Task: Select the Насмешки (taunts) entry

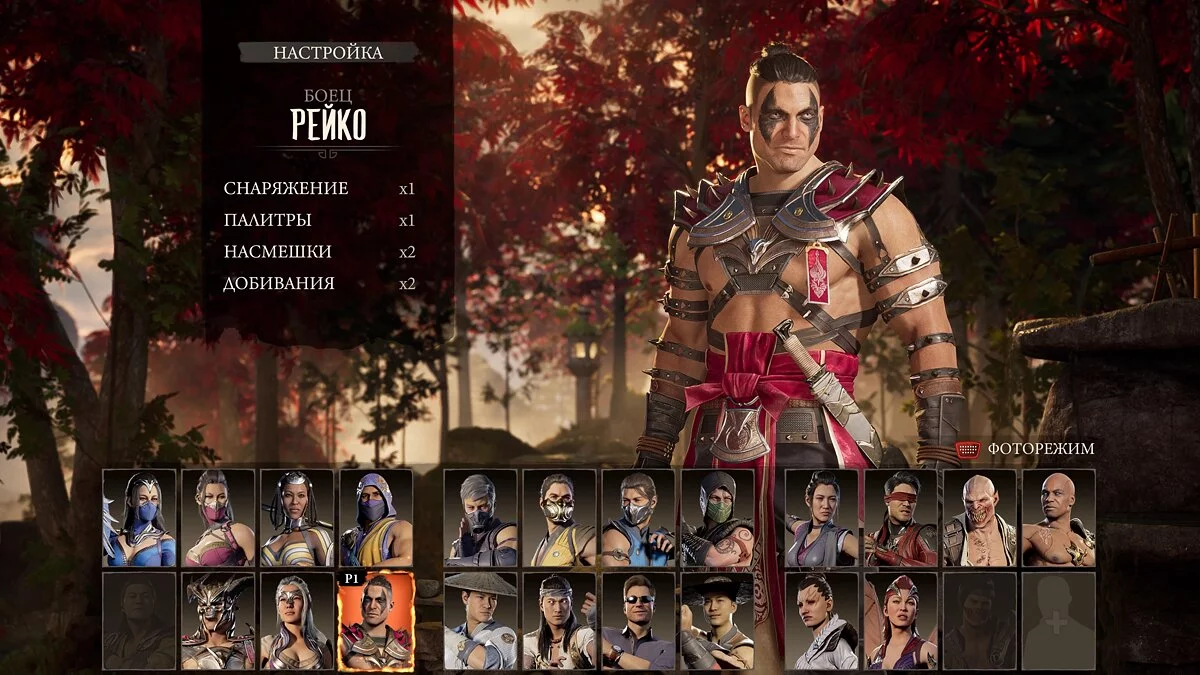Action: tap(277, 252)
